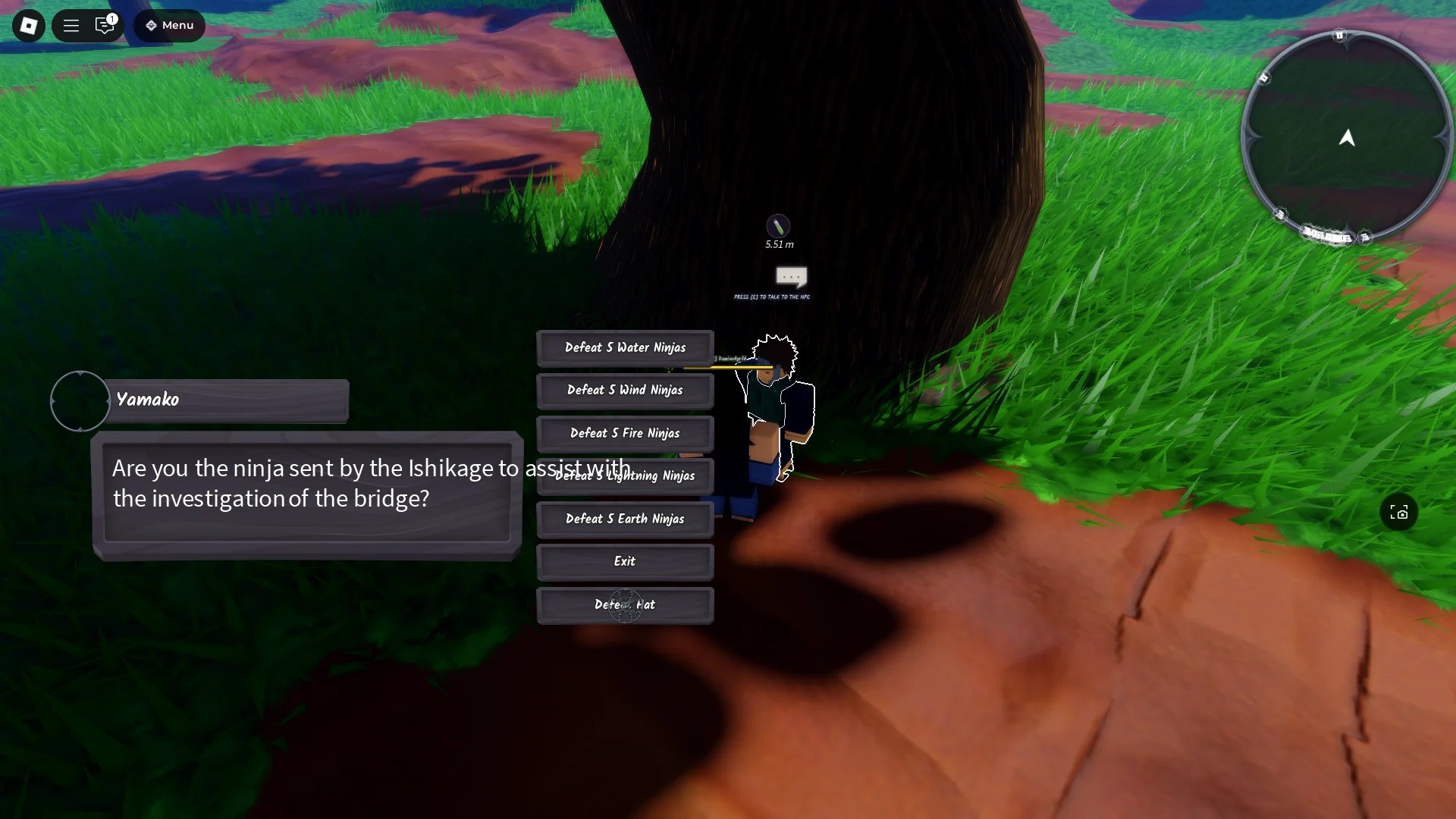Select the Defeat Hat option
This screenshot has width=1456, height=819.
pyautogui.click(x=625, y=604)
